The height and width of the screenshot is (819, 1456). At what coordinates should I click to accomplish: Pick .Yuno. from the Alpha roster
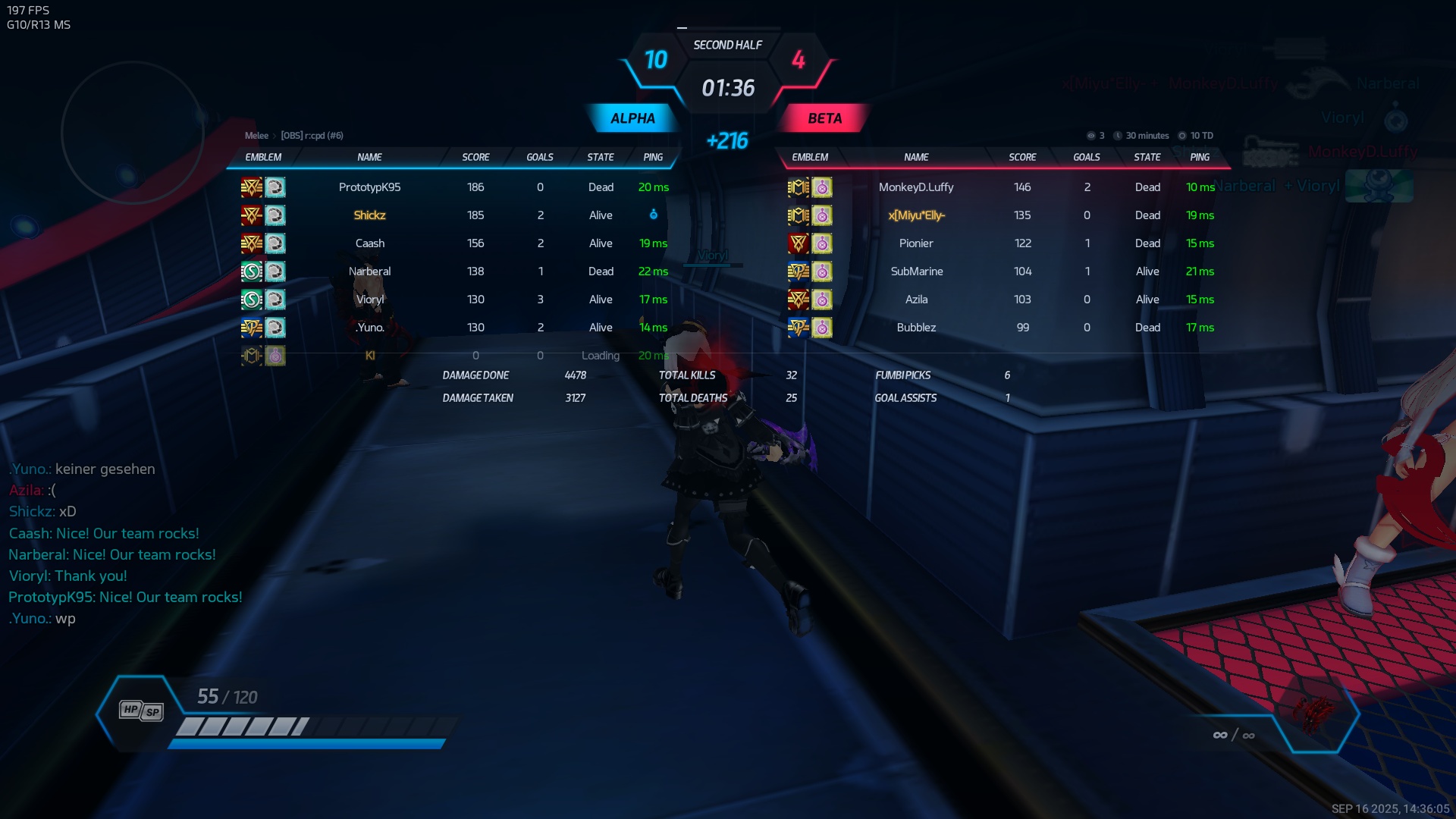pos(369,328)
